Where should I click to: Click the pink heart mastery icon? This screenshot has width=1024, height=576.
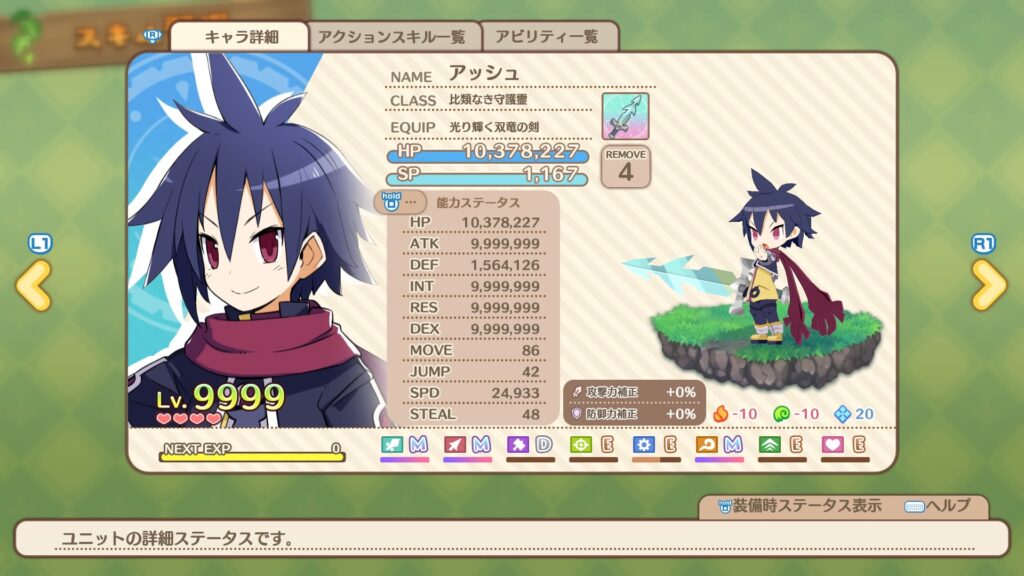point(833,444)
